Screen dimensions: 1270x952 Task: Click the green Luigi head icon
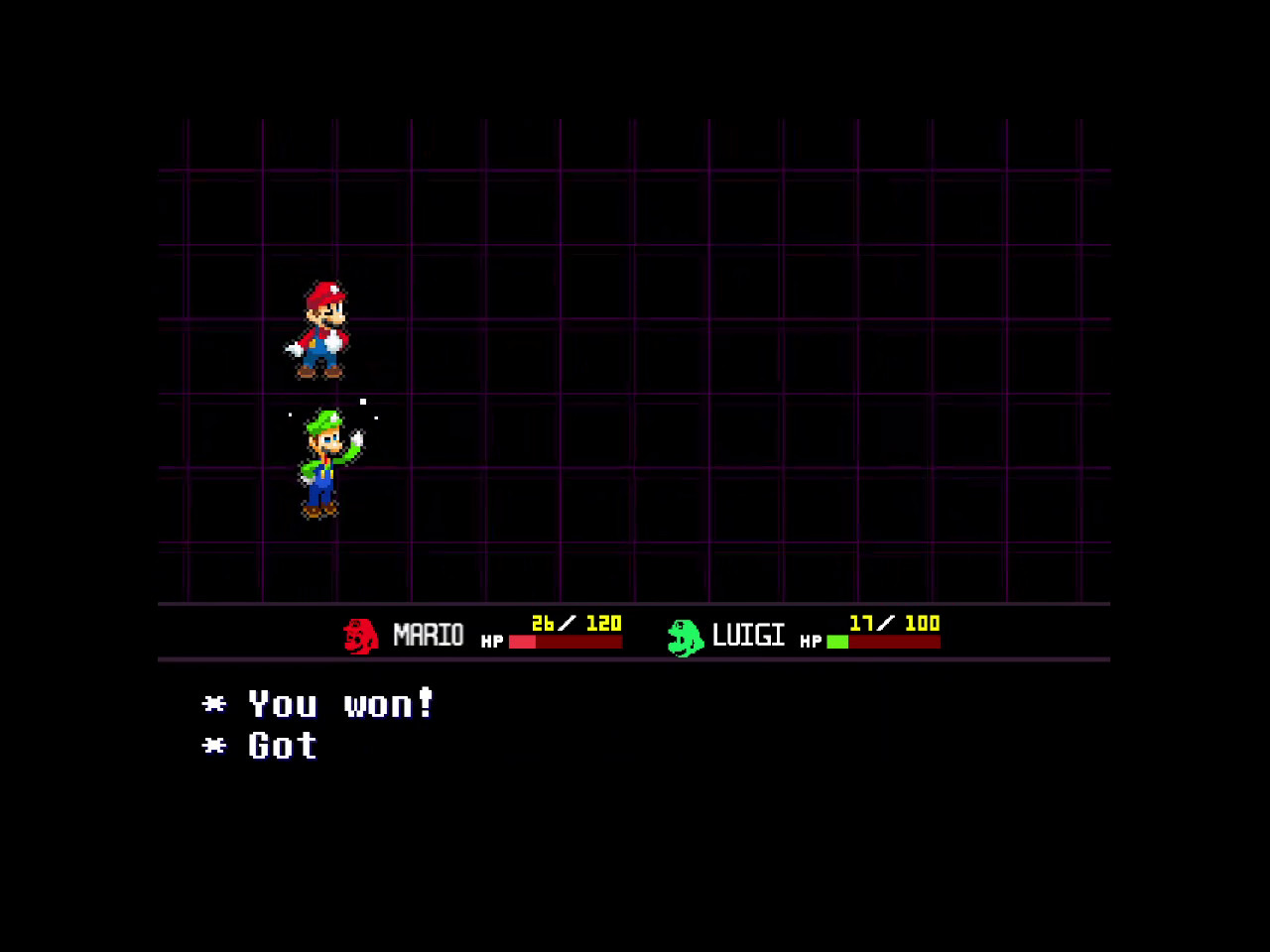(x=683, y=635)
